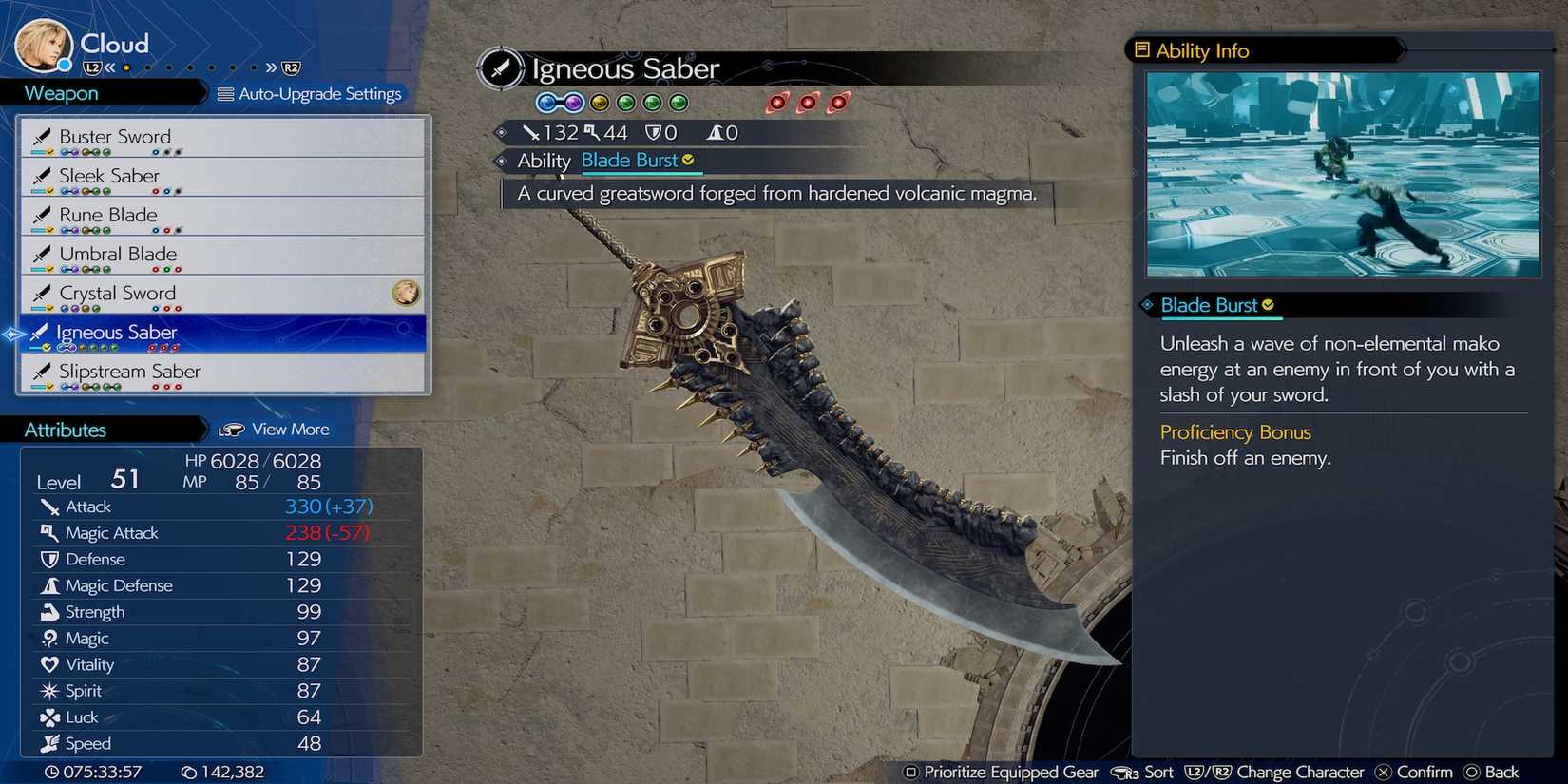Switch to the Weapon tab

(60, 93)
